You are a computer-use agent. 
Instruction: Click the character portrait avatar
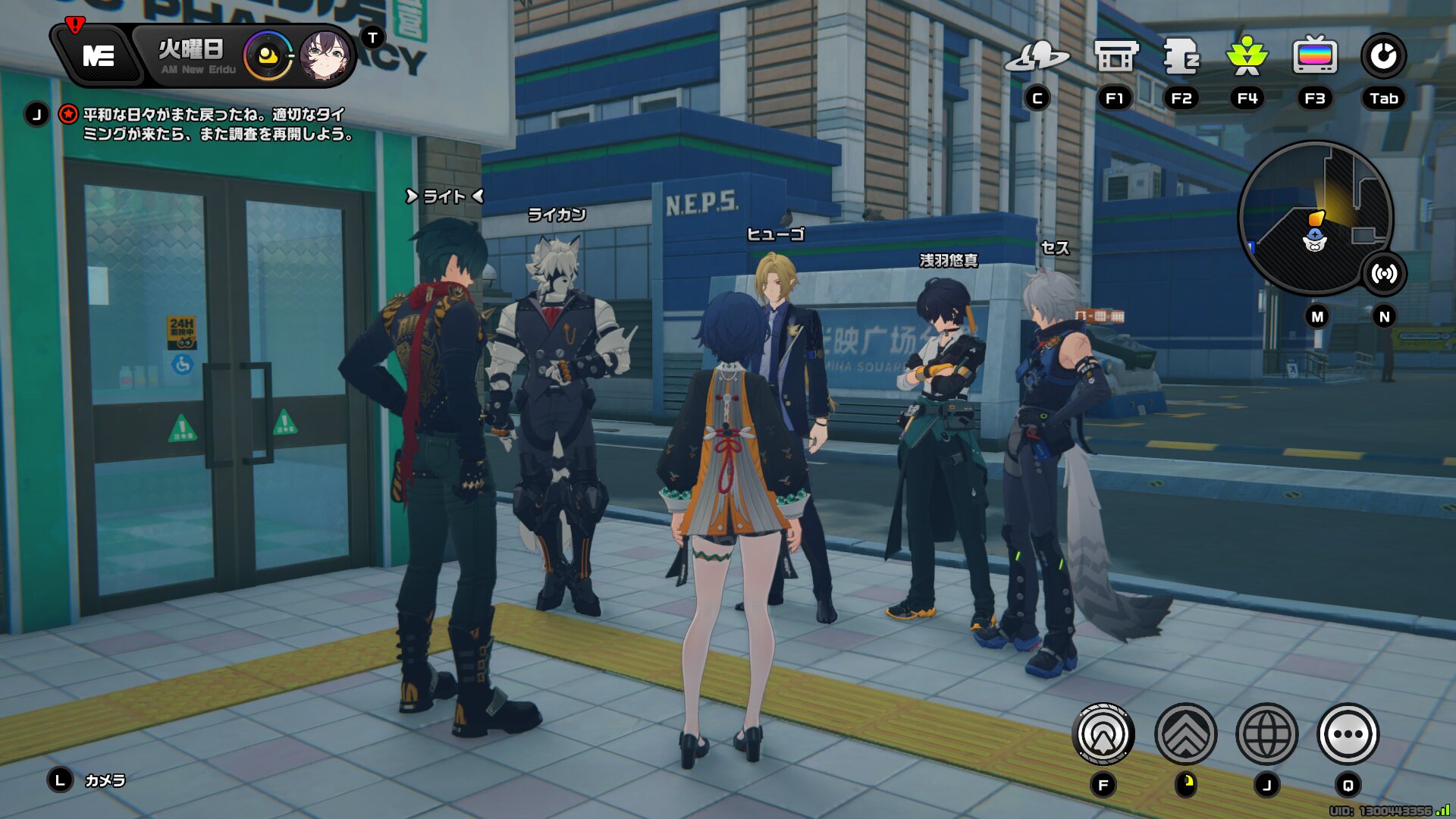pos(325,56)
